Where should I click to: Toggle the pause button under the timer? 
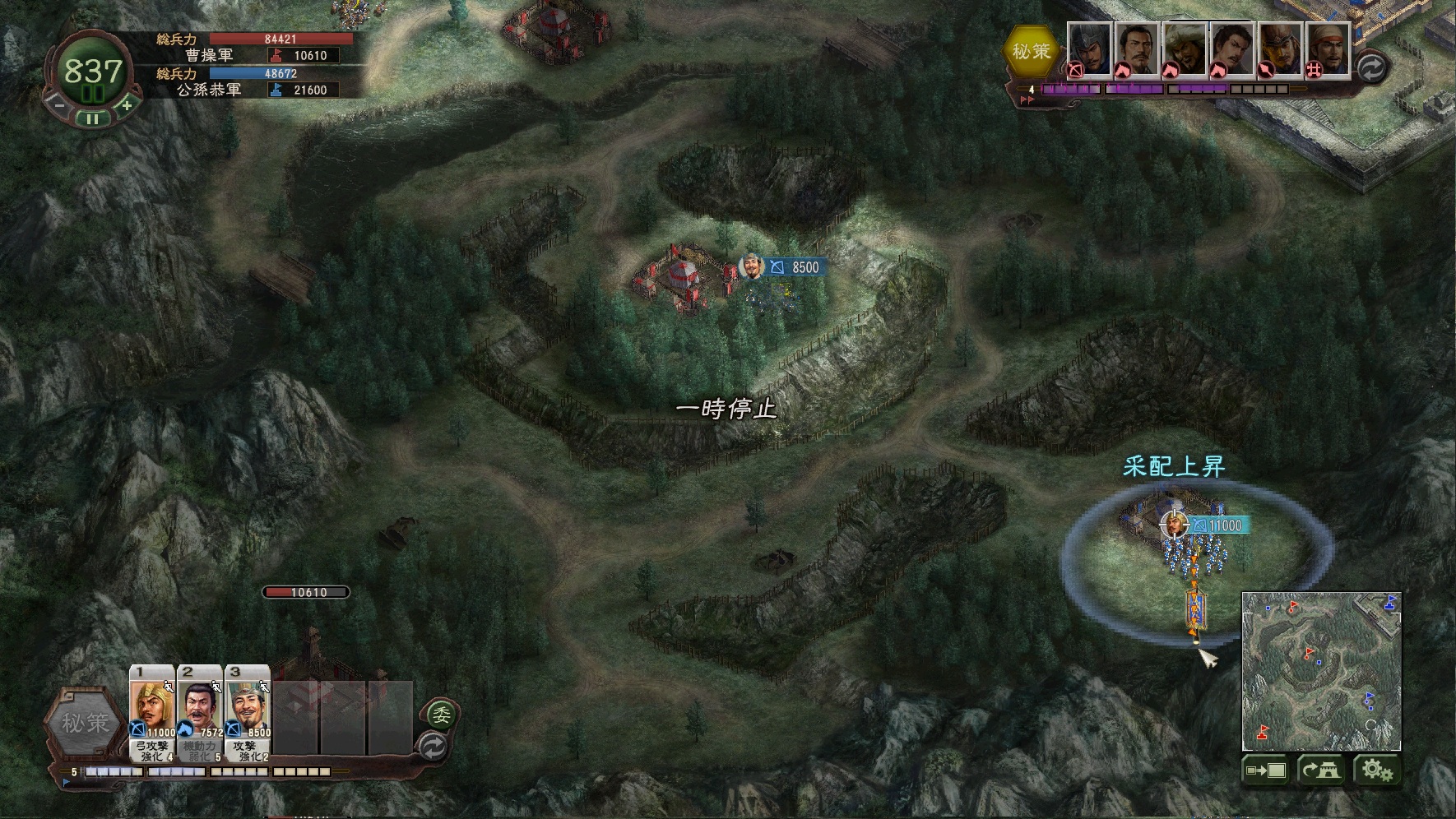[92, 118]
